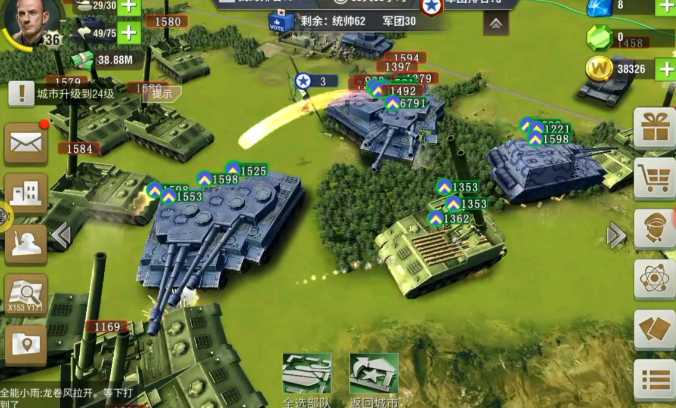Open the mail envelope inbox

(26, 144)
